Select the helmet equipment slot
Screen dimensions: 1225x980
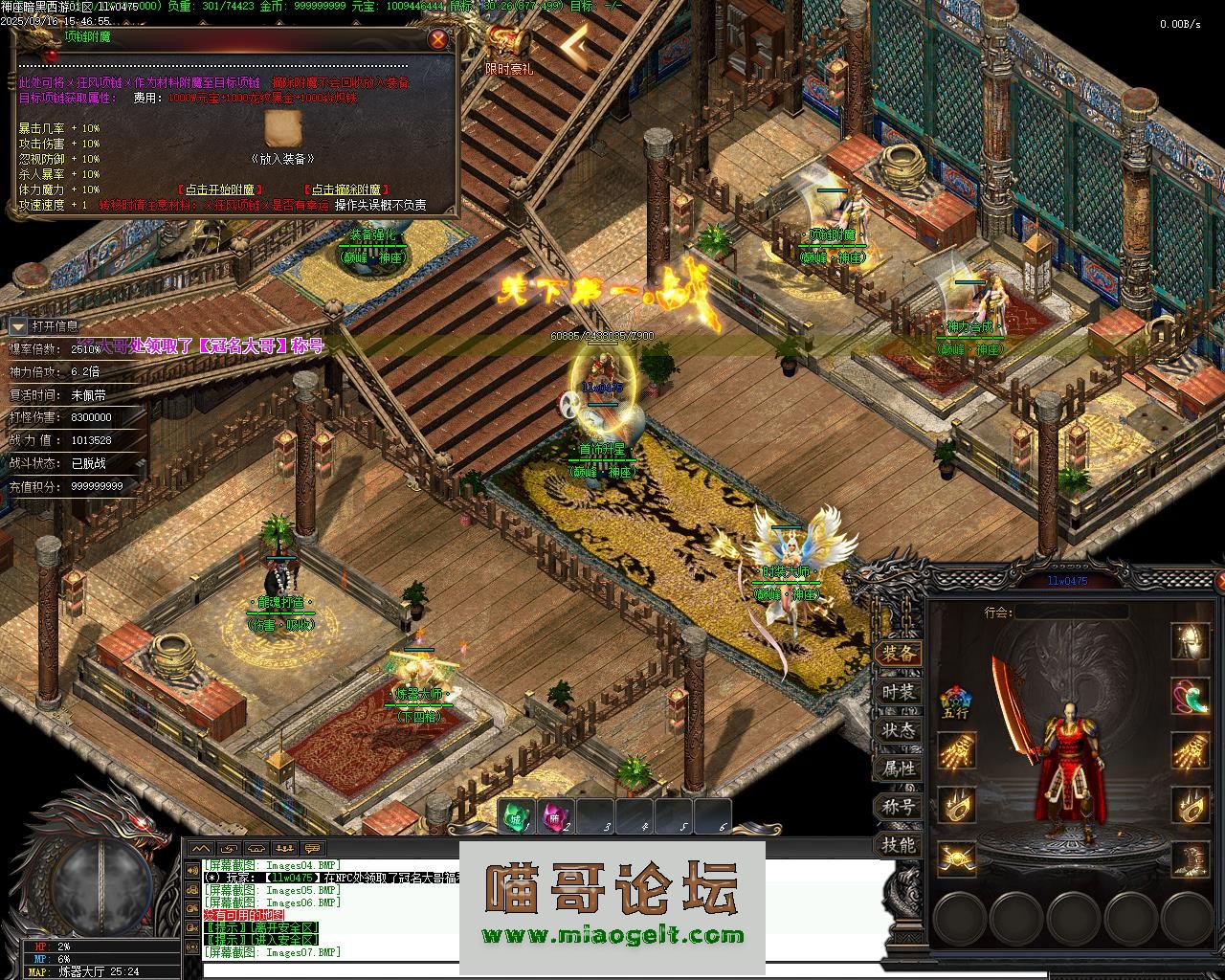click(1191, 642)
